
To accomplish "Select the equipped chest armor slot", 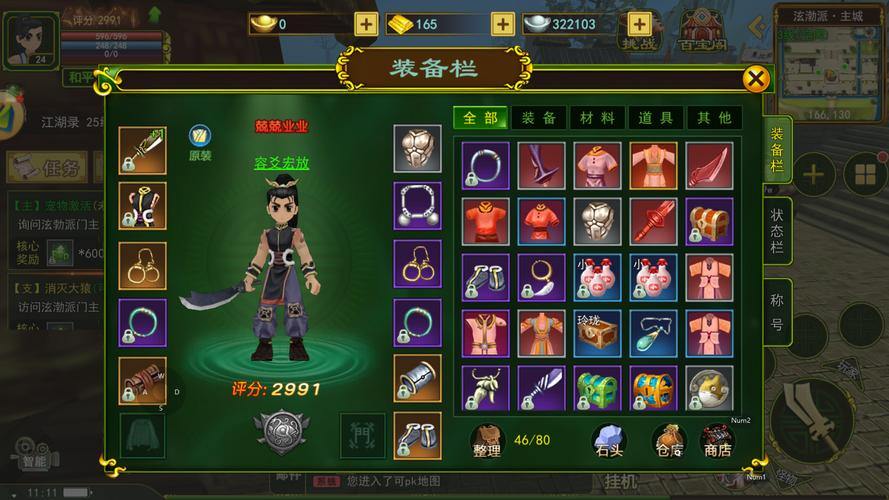I will click(417, 150).
